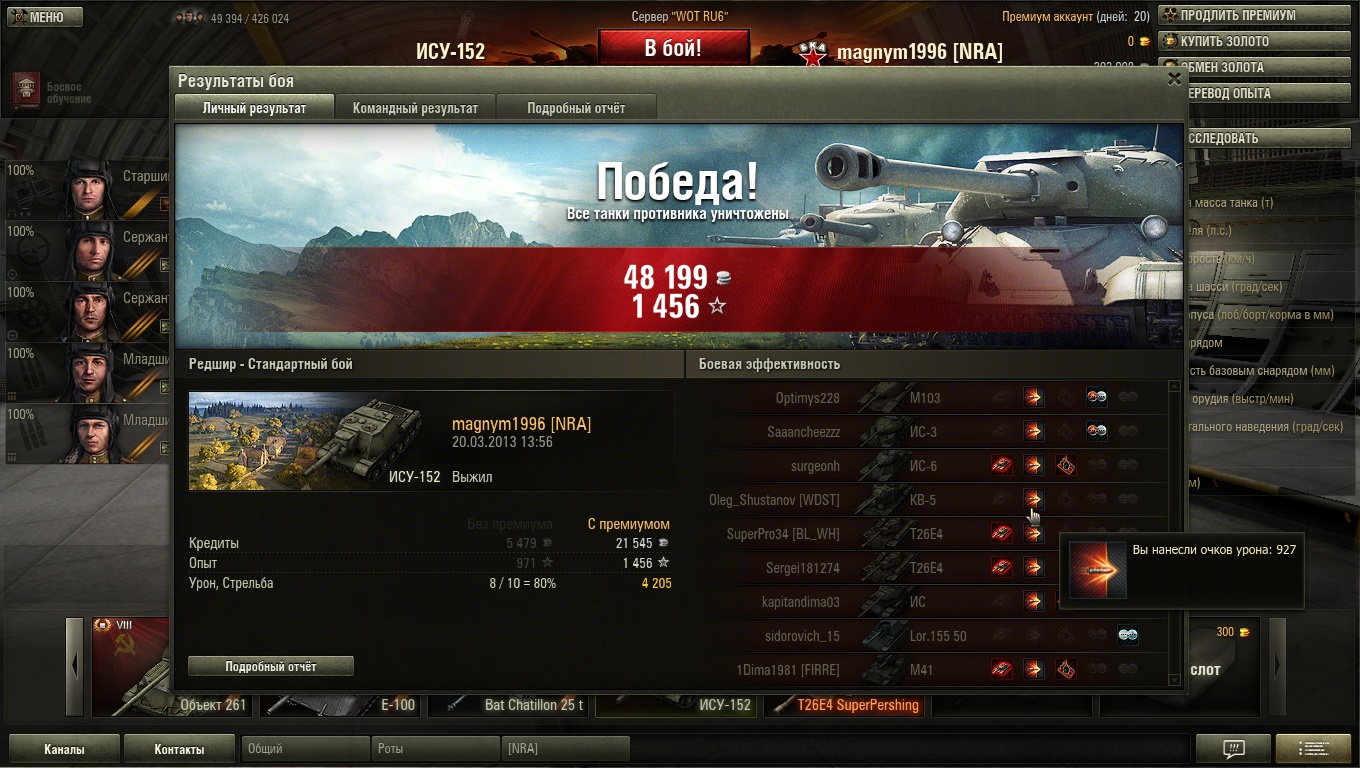
Task: Select the E-100 tank in carousel
Action: click(341, 705)
